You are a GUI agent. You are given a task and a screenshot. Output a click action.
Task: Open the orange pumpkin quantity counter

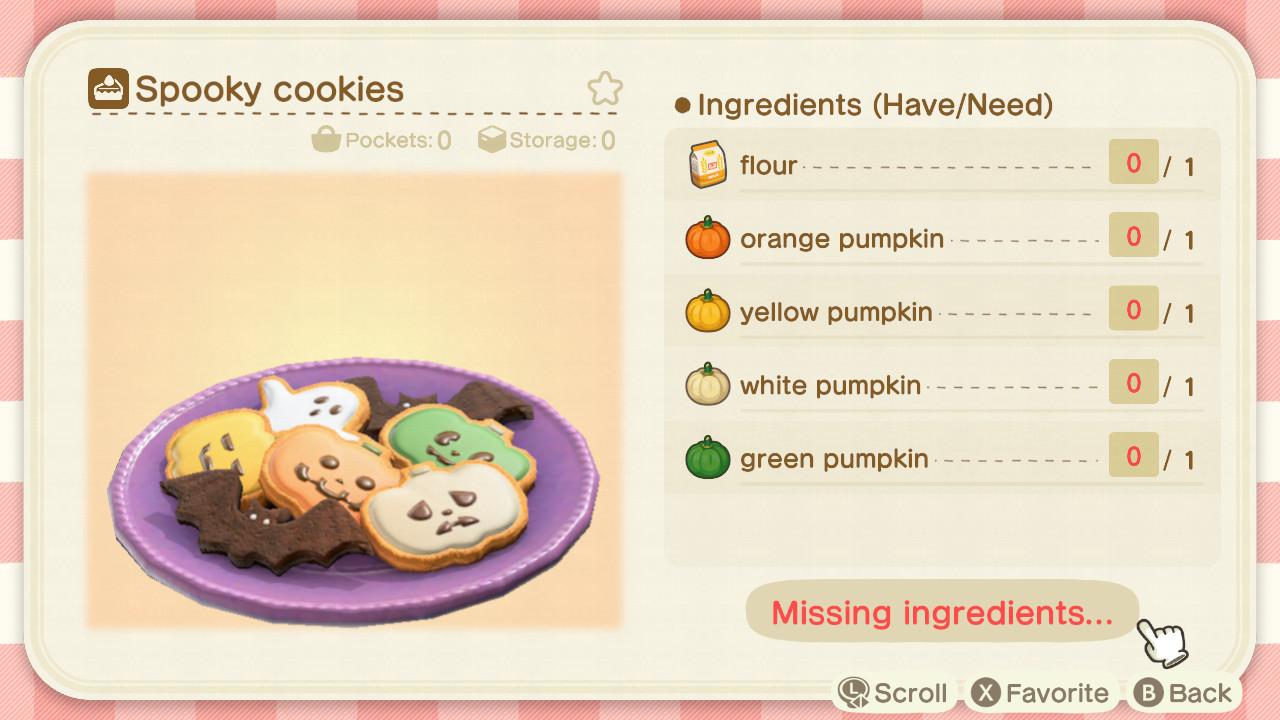(x=1131, y=236)
